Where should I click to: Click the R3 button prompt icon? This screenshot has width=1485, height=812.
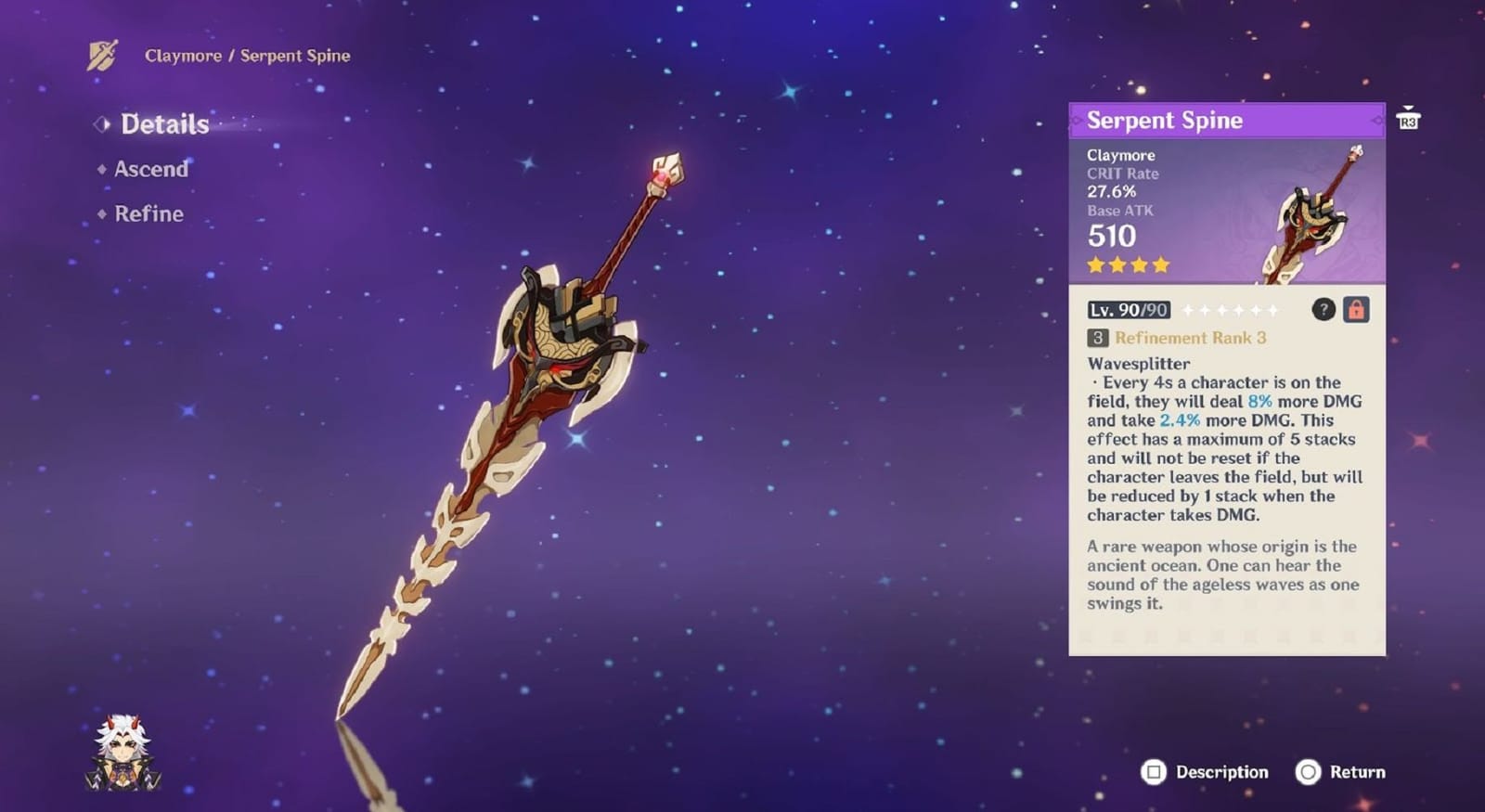point(1409,119)
